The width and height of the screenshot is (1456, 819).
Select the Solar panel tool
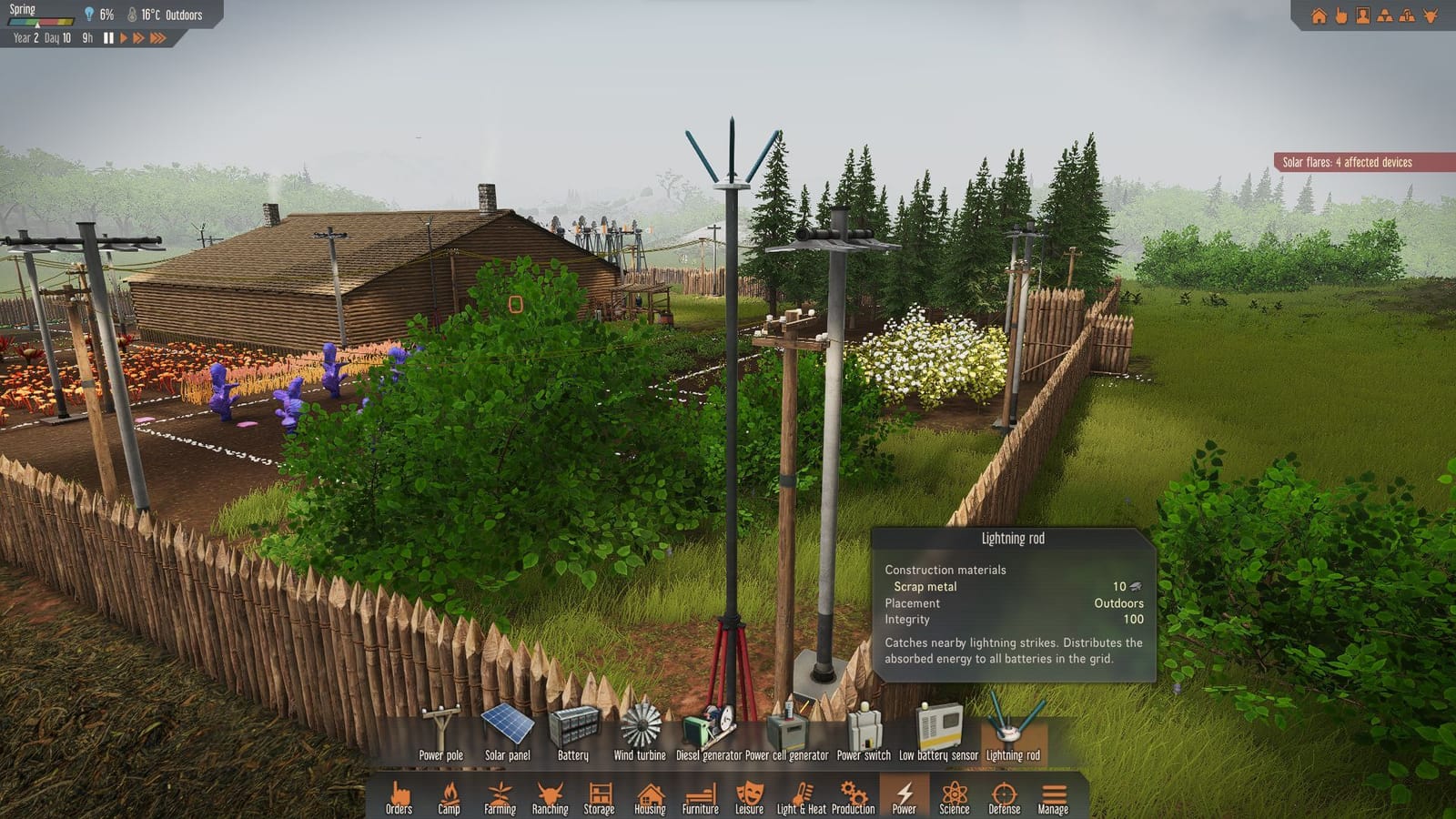click(x=507, y=728)
